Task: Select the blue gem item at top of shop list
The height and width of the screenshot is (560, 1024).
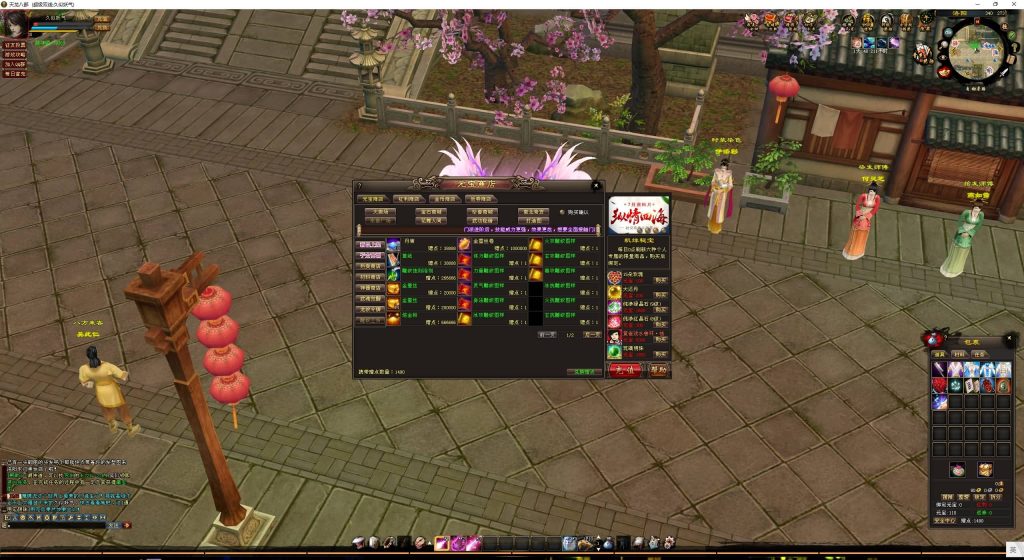Action: point(393,245)
